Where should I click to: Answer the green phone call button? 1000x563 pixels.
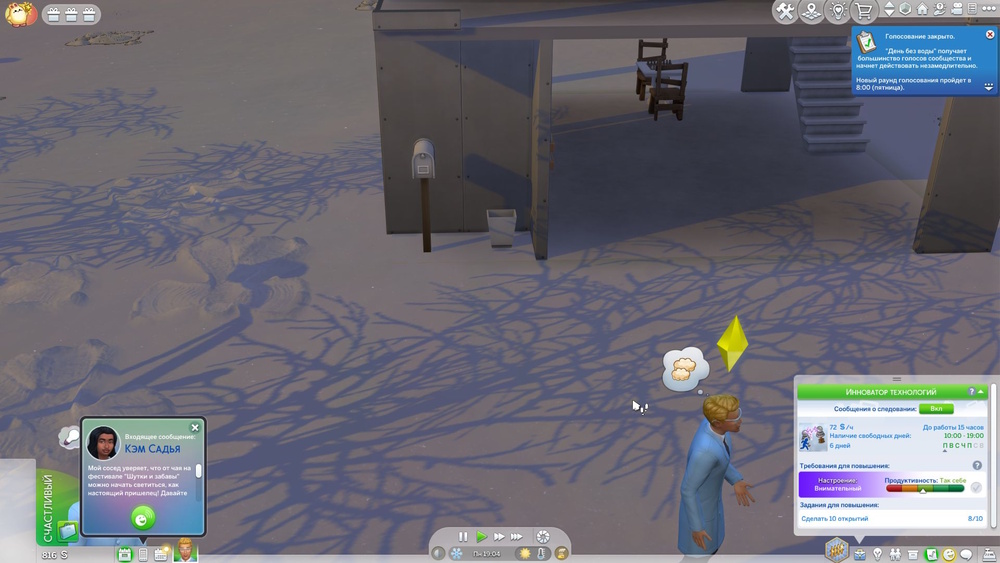coord(143,518)
